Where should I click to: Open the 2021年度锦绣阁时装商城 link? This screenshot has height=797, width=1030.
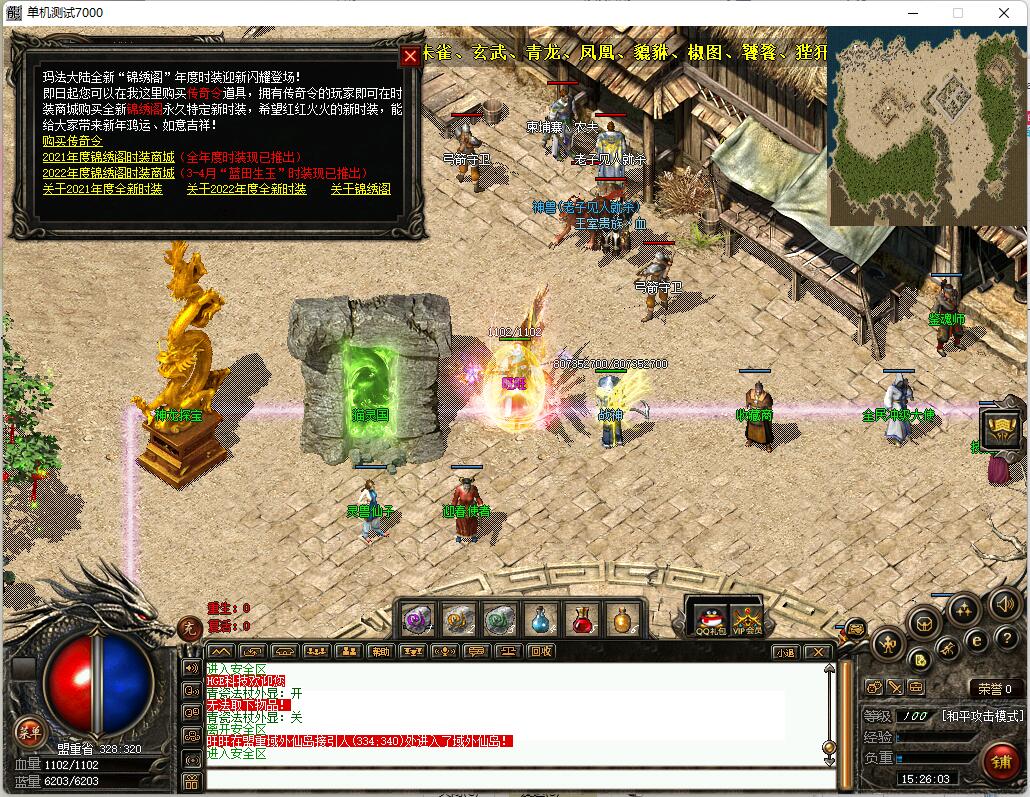coord(108,157)
